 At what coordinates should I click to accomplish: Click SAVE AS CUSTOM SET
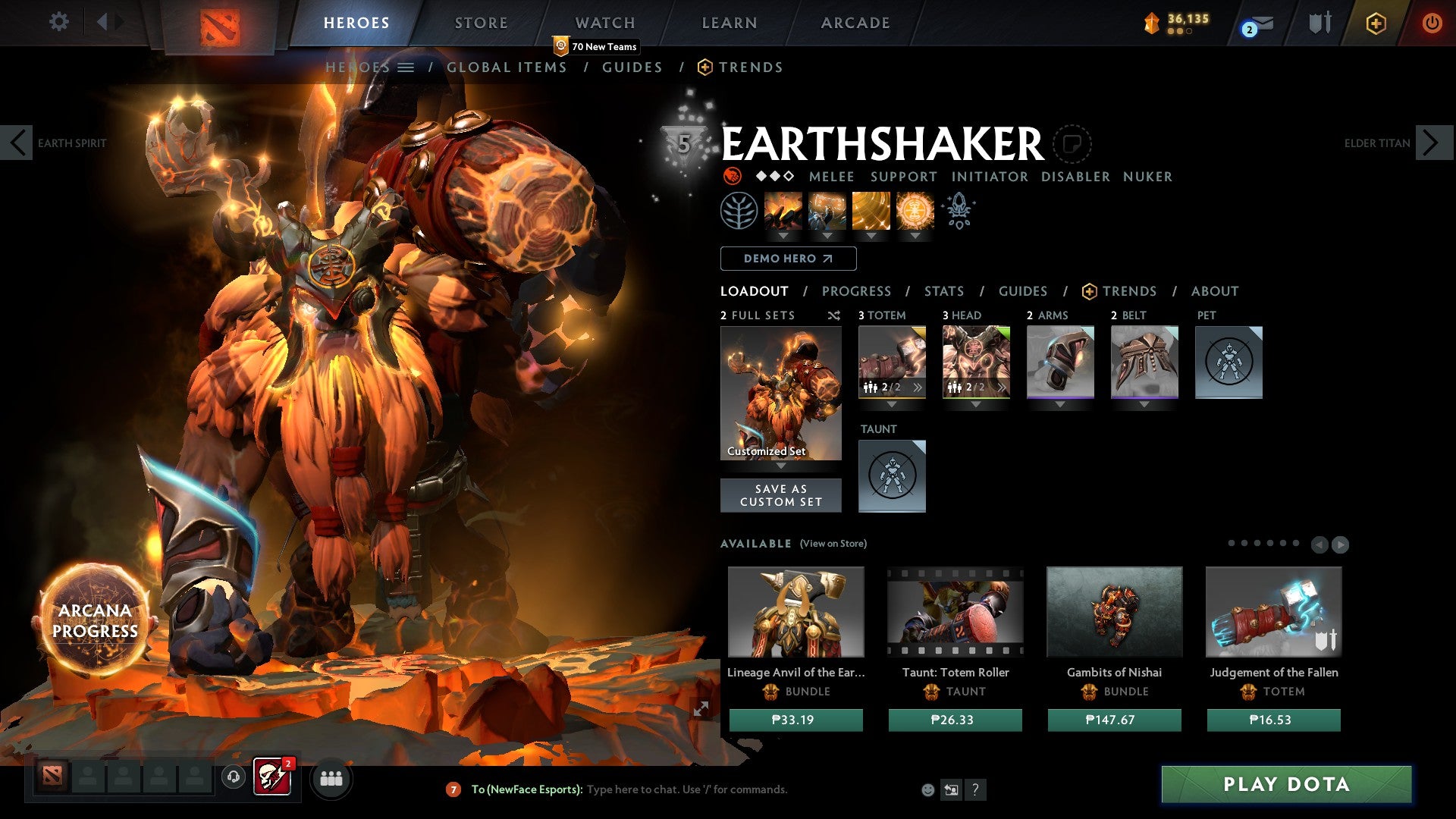click(781, 495)
